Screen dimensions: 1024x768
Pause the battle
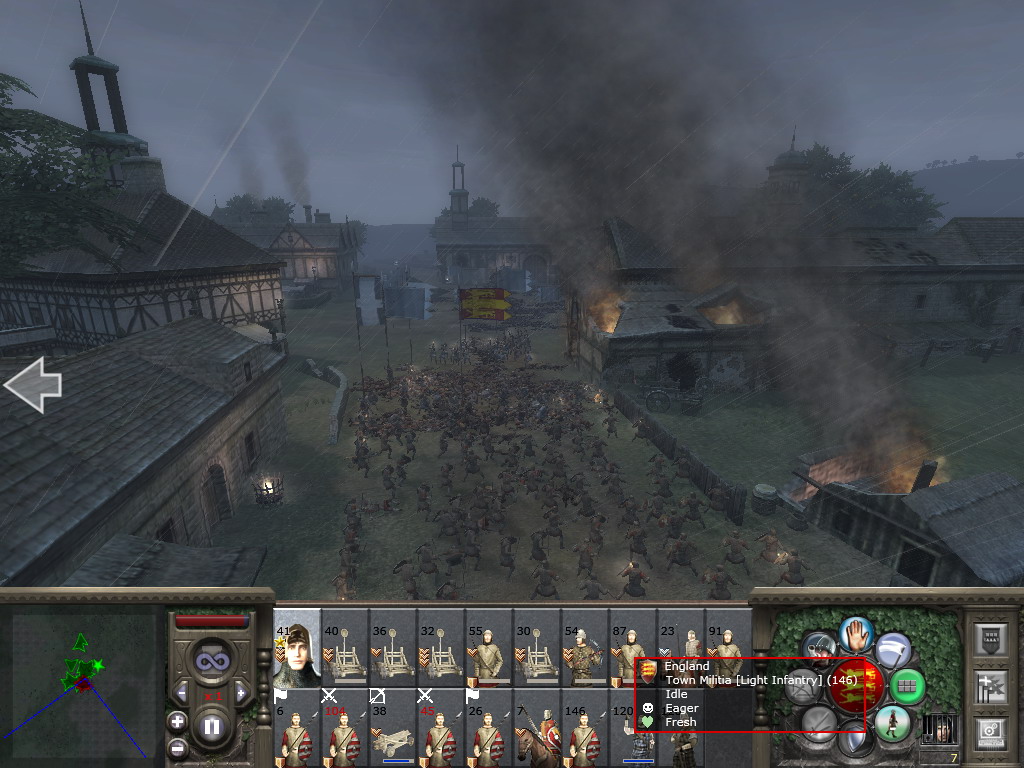[x=211, y=727]
